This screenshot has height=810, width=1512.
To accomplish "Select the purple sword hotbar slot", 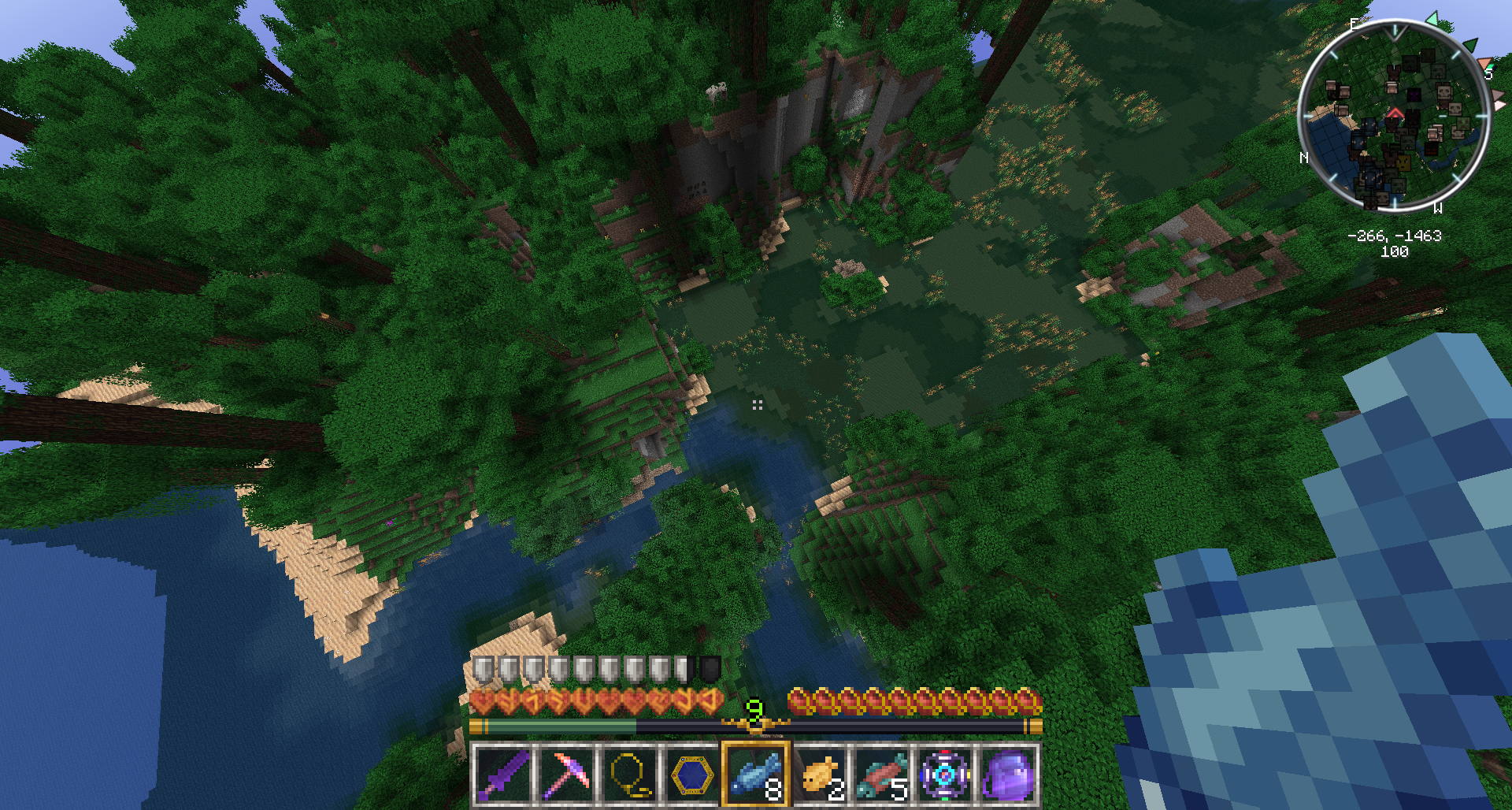I will (x=502, y=775).
